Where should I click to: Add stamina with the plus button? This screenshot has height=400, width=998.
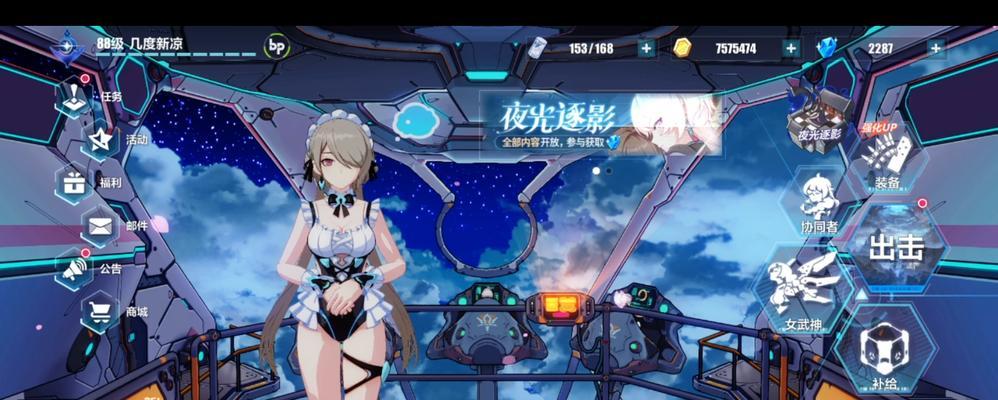point(646,48)
